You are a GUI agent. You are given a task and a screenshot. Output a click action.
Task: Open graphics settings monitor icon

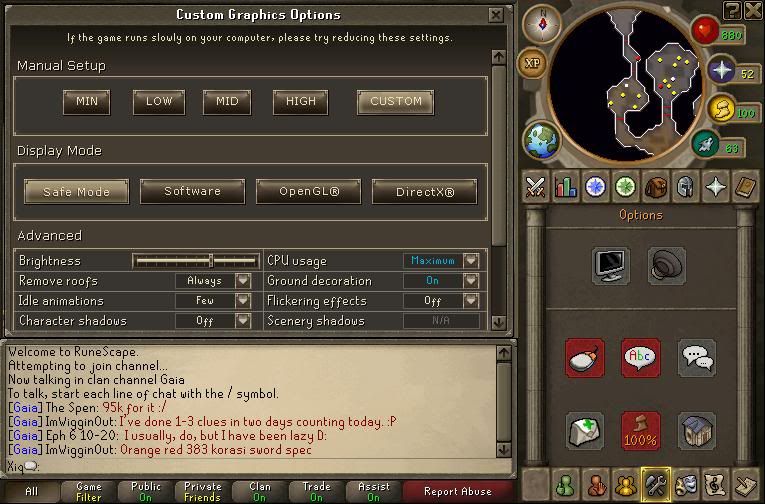[x=610, y=266]
